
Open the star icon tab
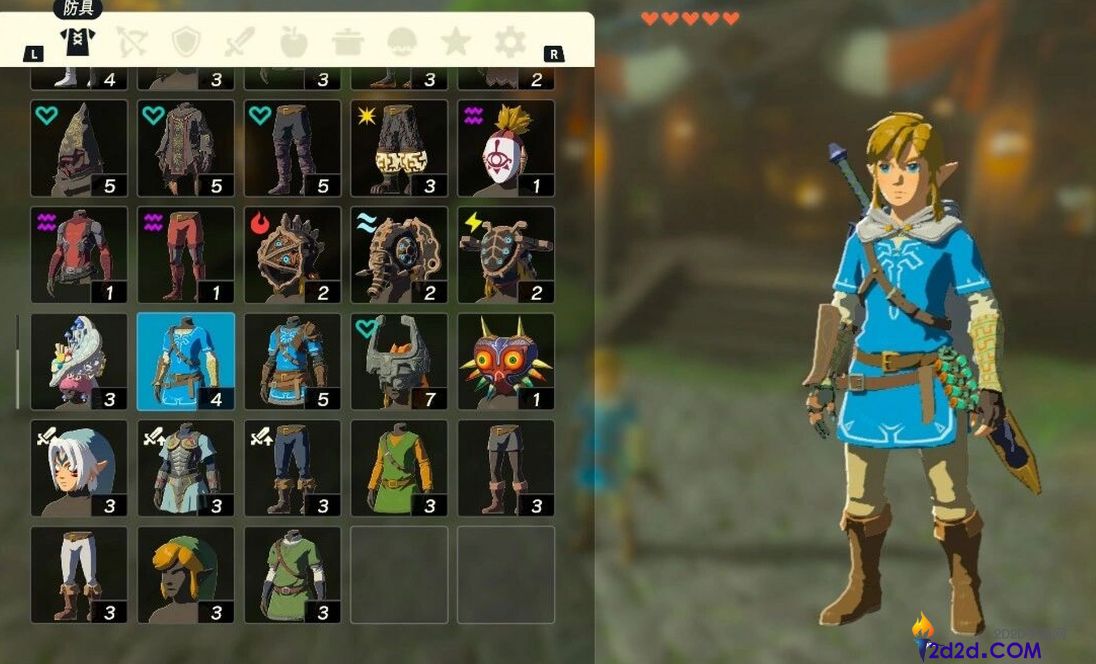point(456,41)
